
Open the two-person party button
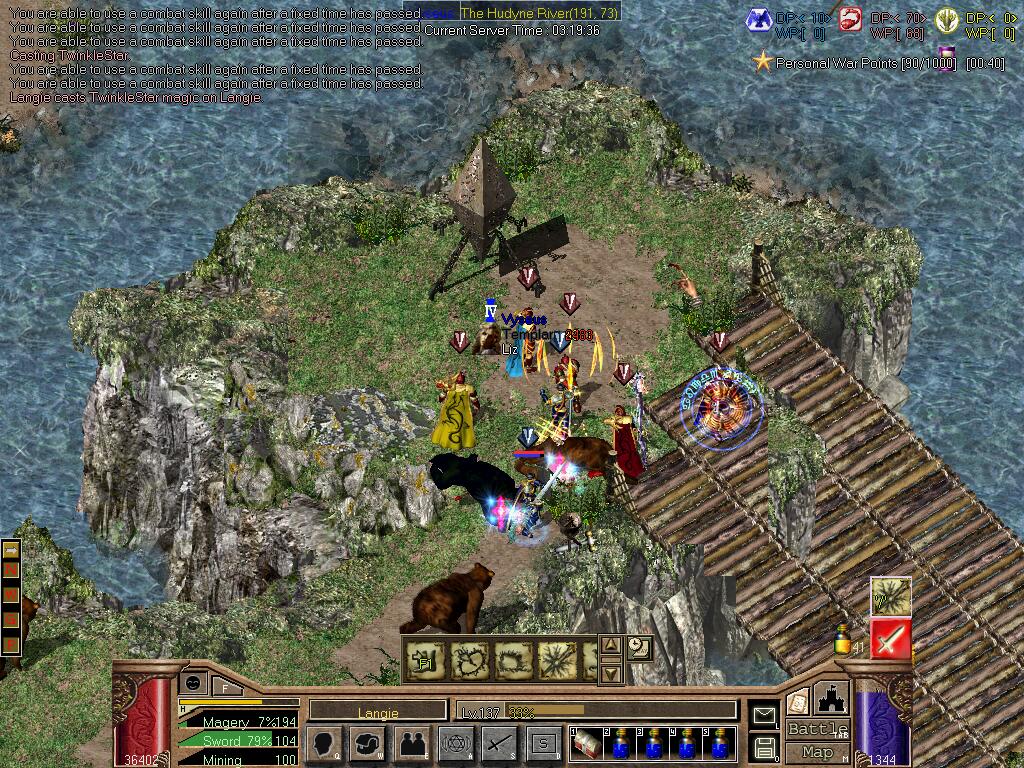pyautogui.click(x=412, y=743)
